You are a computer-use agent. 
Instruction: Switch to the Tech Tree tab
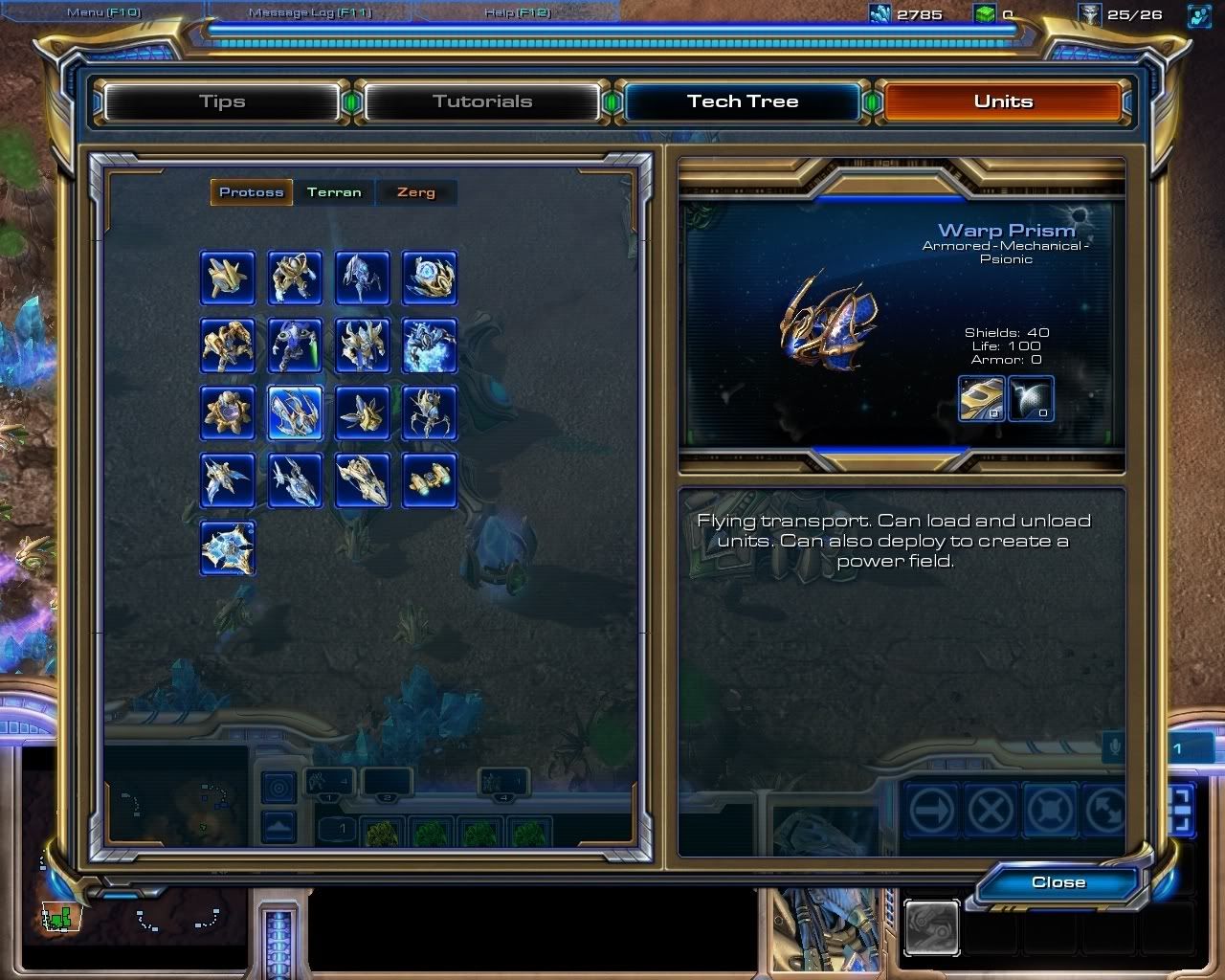click(743, 100)
